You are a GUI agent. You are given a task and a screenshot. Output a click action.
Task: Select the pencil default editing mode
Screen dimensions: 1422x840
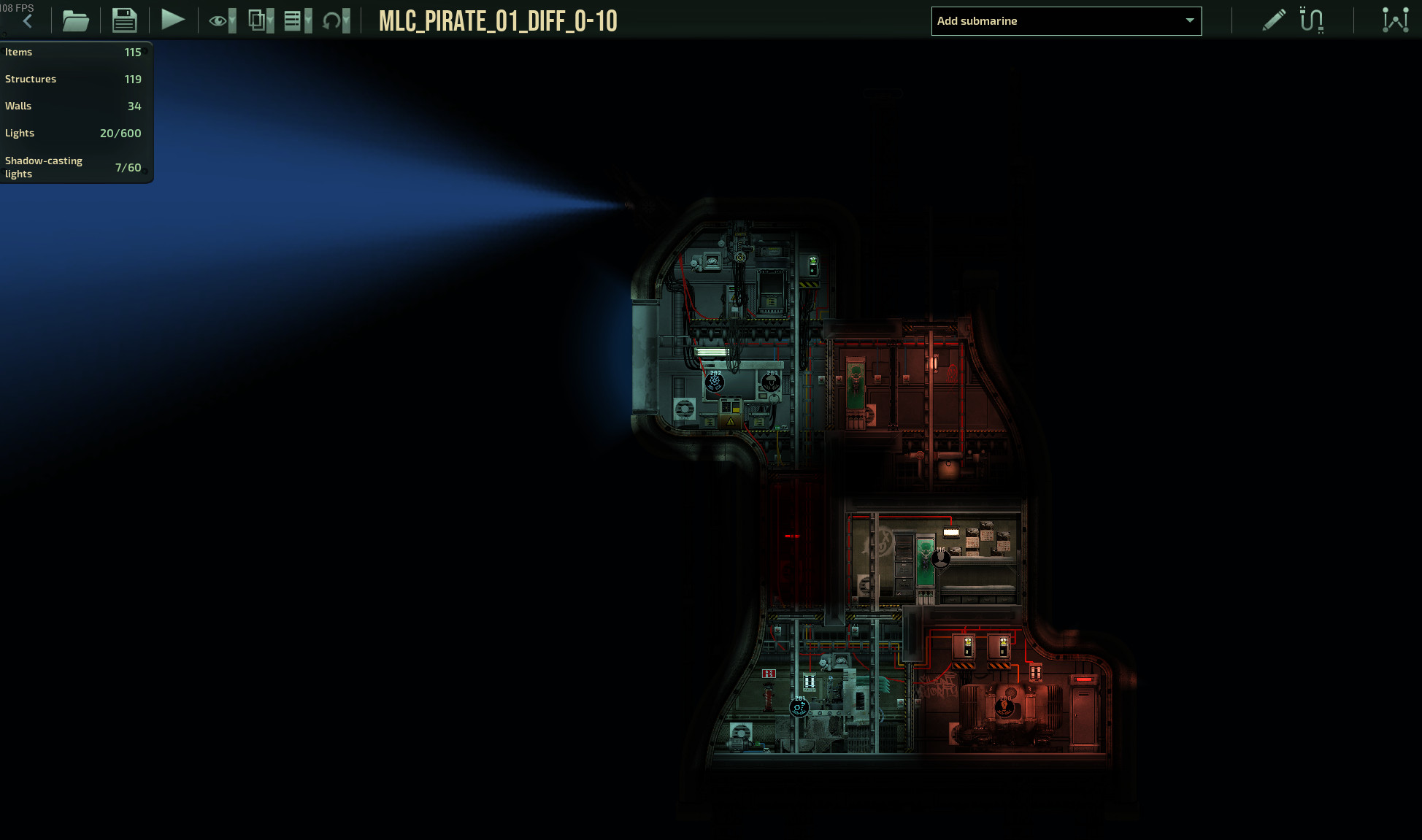[x=1273, y=20]
